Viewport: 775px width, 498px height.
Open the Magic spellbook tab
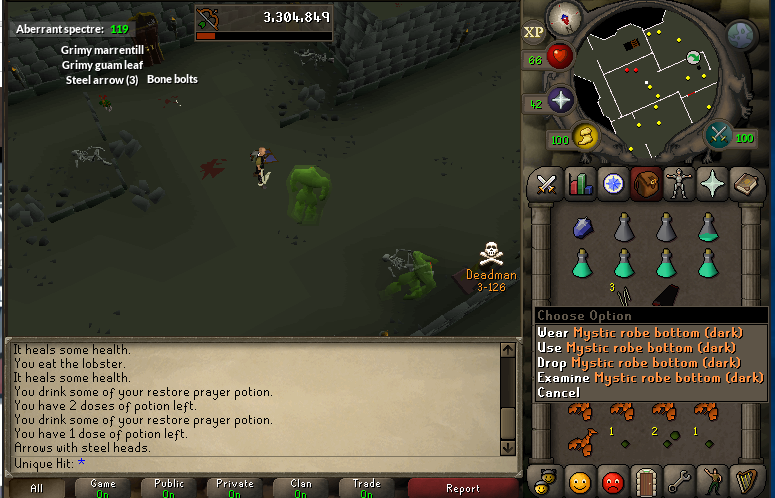(745, 184)
